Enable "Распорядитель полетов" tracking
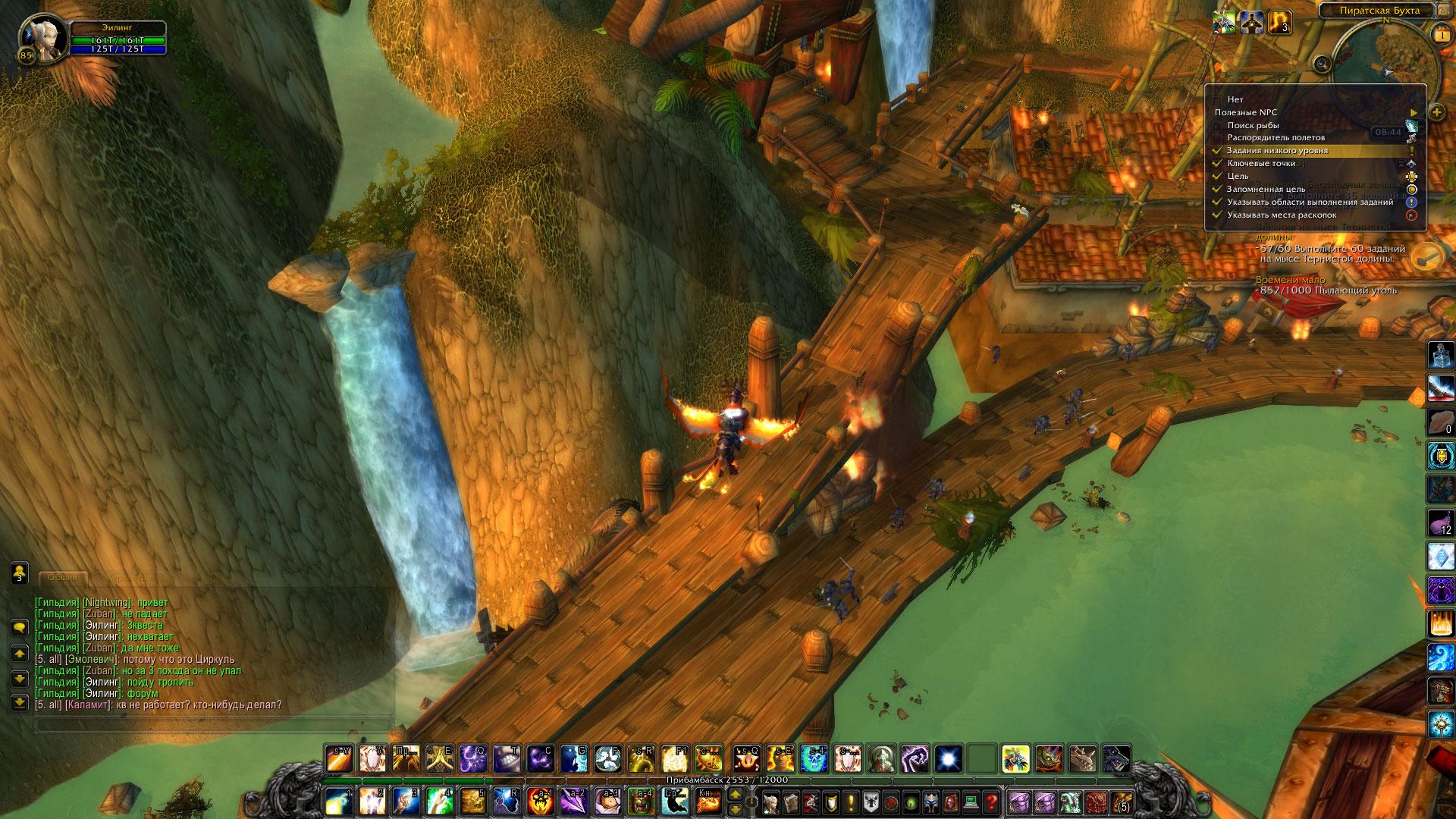The image size is (1456, 819). [1276, 138]
